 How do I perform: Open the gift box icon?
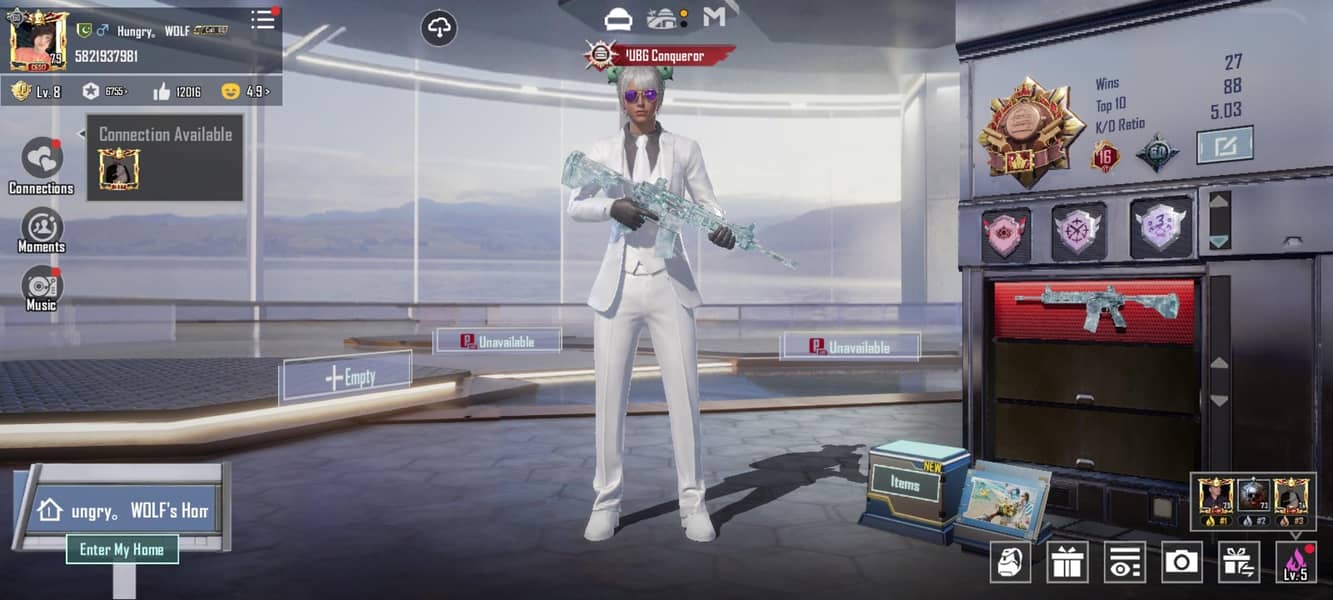(1067, 562)
